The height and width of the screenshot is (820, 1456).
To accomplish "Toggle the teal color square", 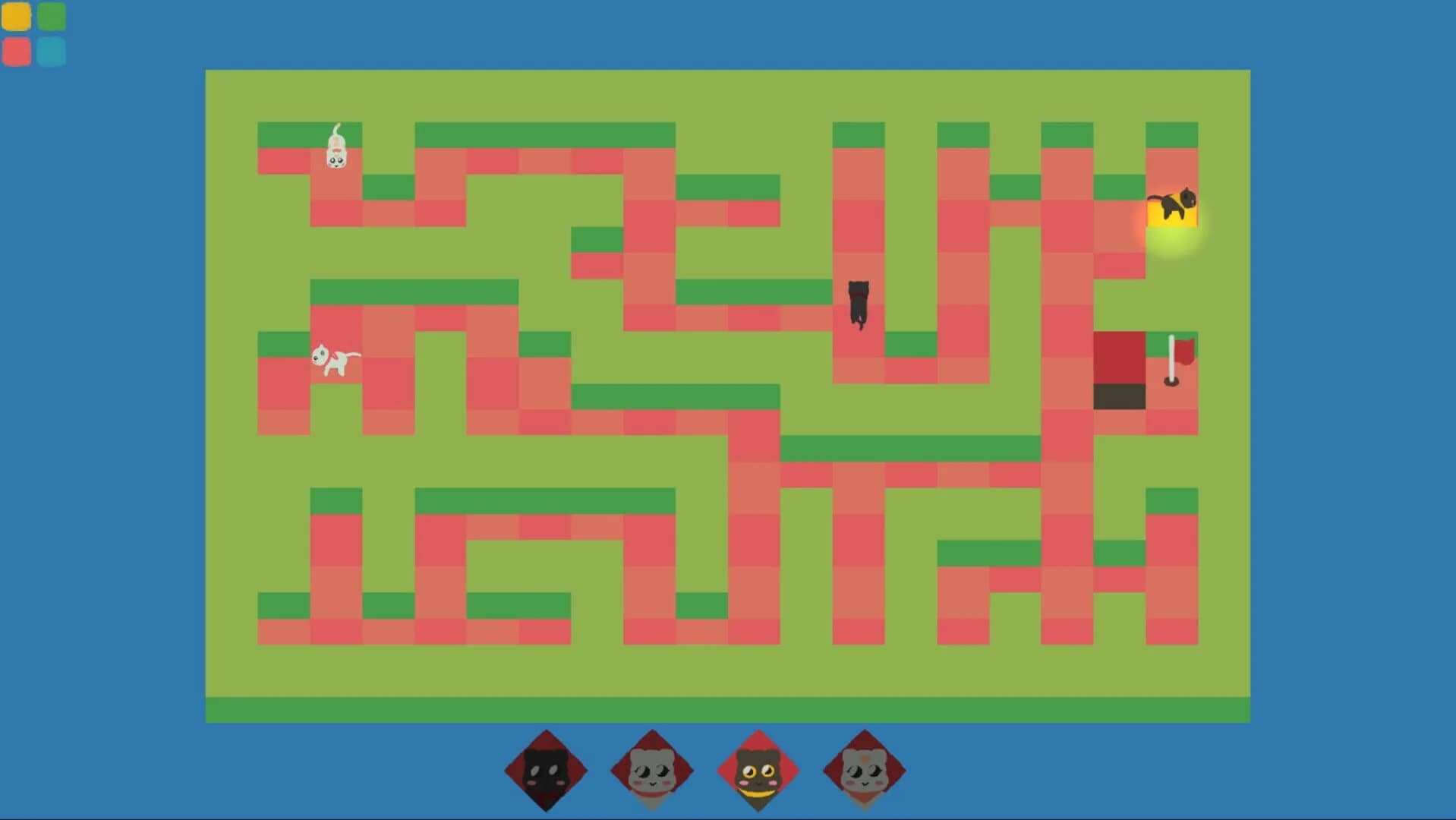I will 51,52.
